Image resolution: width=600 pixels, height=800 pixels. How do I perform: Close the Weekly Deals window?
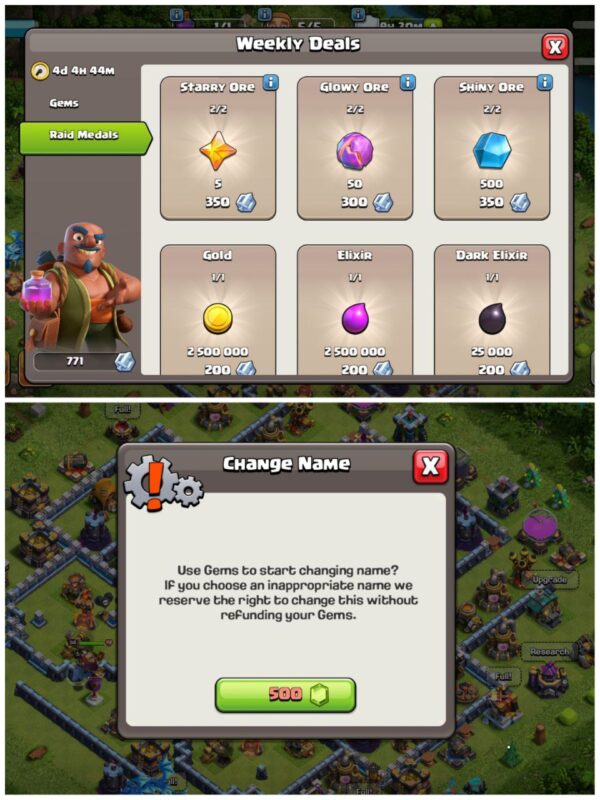tap(554, 46)
